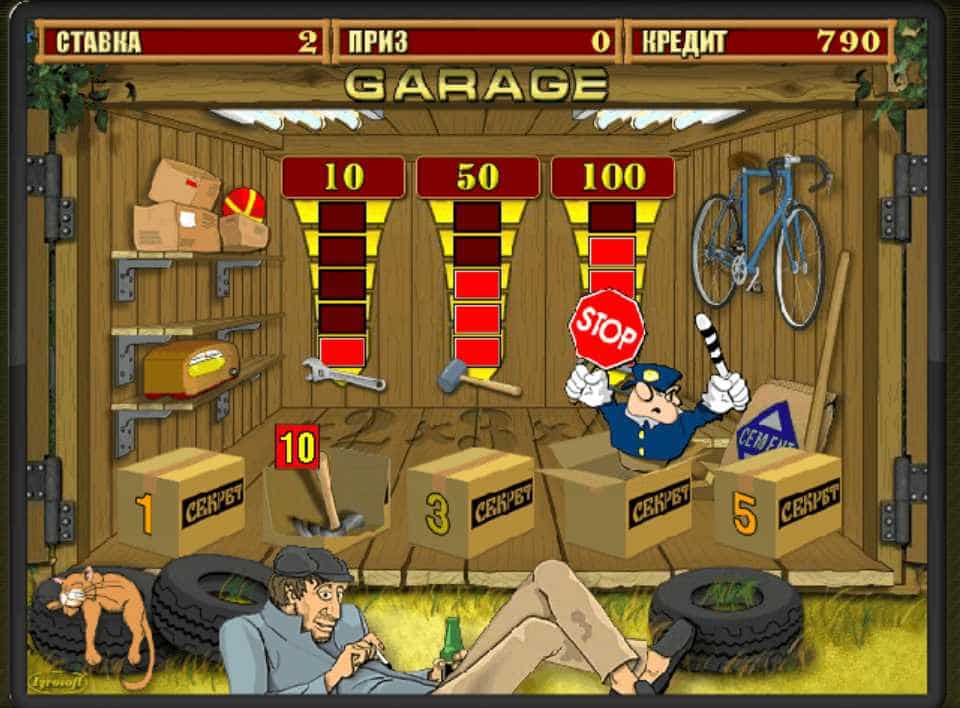
Task: Open secret box number 1
Action: [x=181, y=501]
